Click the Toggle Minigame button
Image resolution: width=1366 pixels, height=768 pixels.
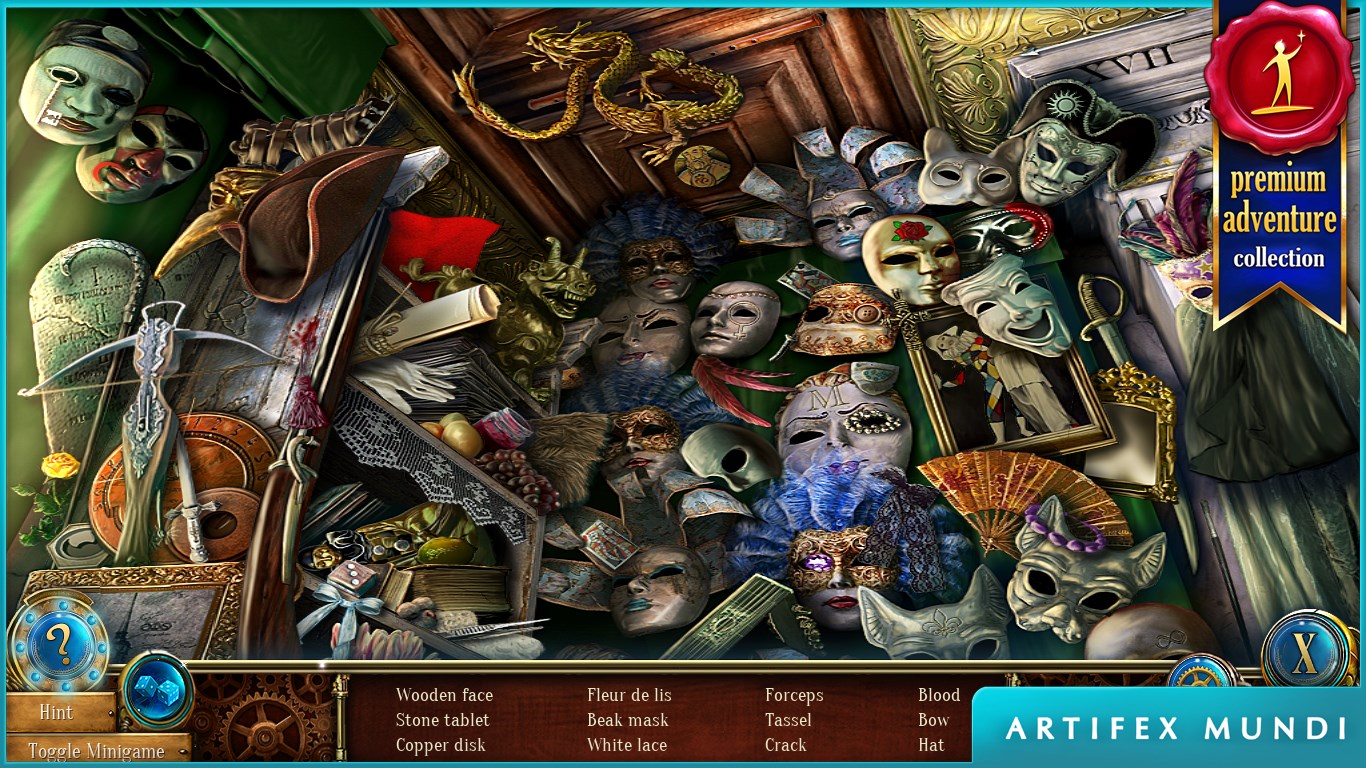click(x=96, y=750)
